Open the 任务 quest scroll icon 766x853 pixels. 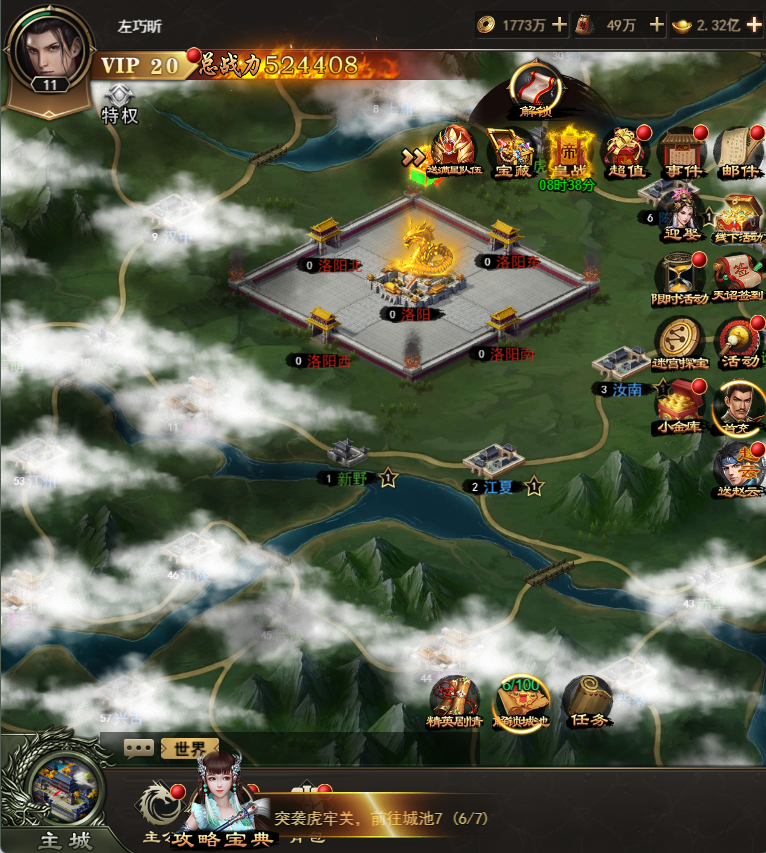585,700
